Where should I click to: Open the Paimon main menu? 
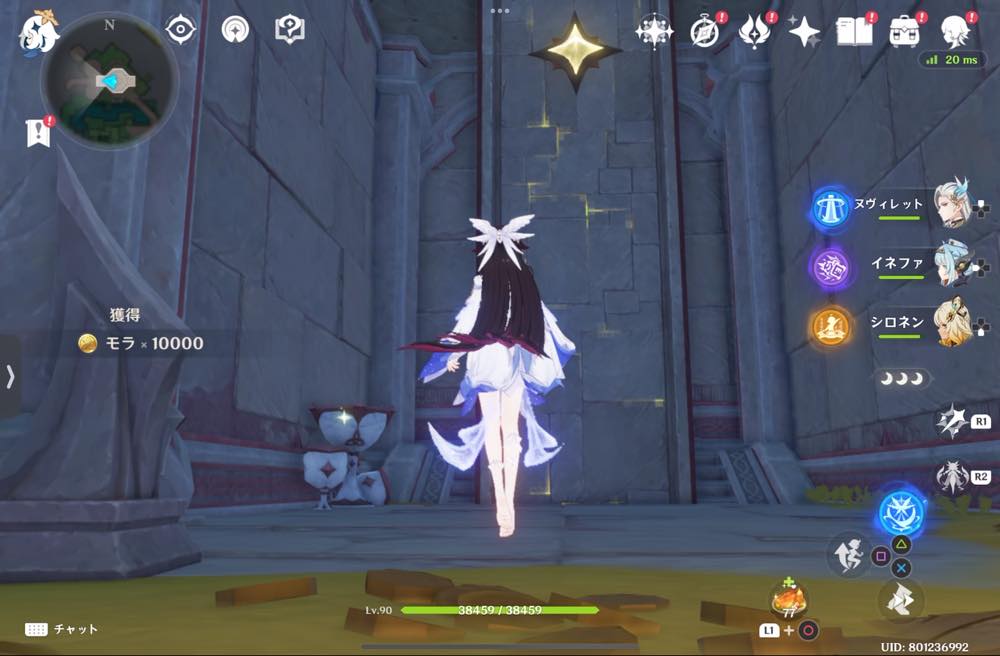40,32
